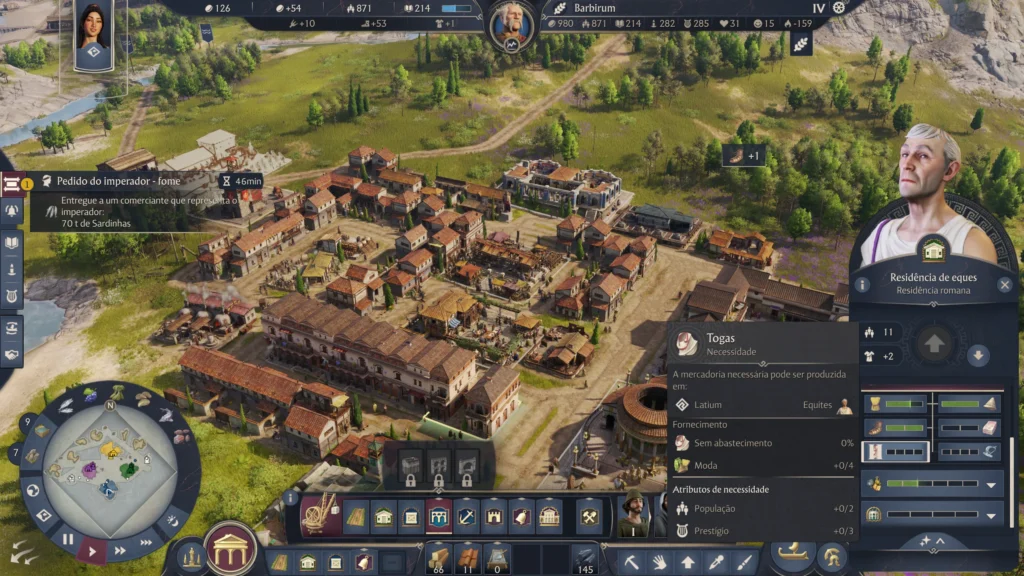Set game speed to normal play

[93, 550]
